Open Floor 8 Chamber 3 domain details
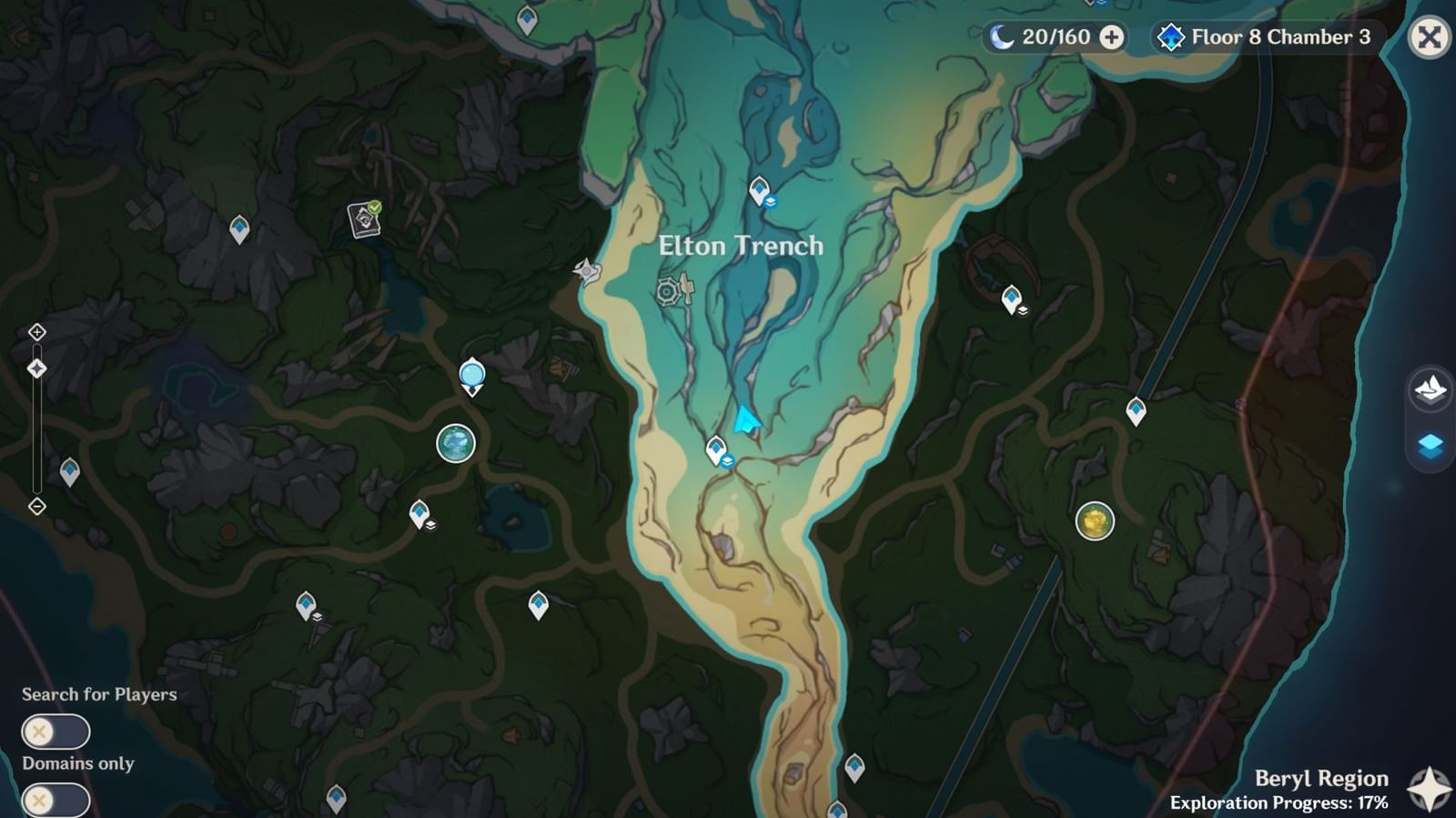The width and height of the screenshot is (1456, 818). click(x=1265, y=38)
